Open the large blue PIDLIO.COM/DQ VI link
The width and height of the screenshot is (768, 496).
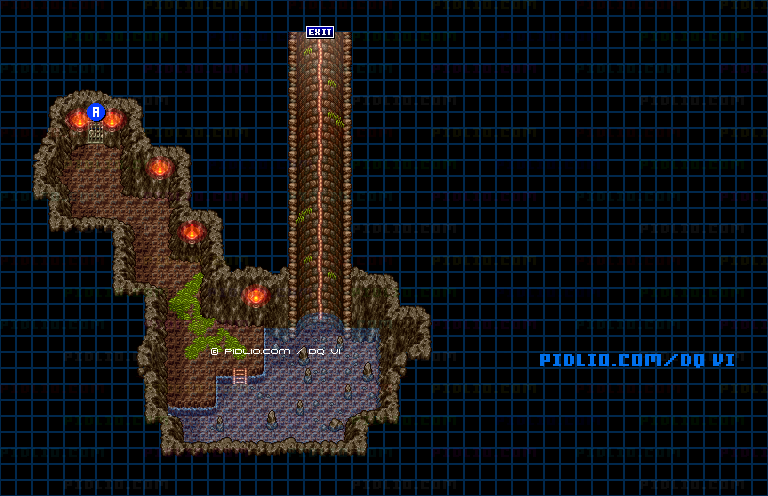tap(637, 360)
